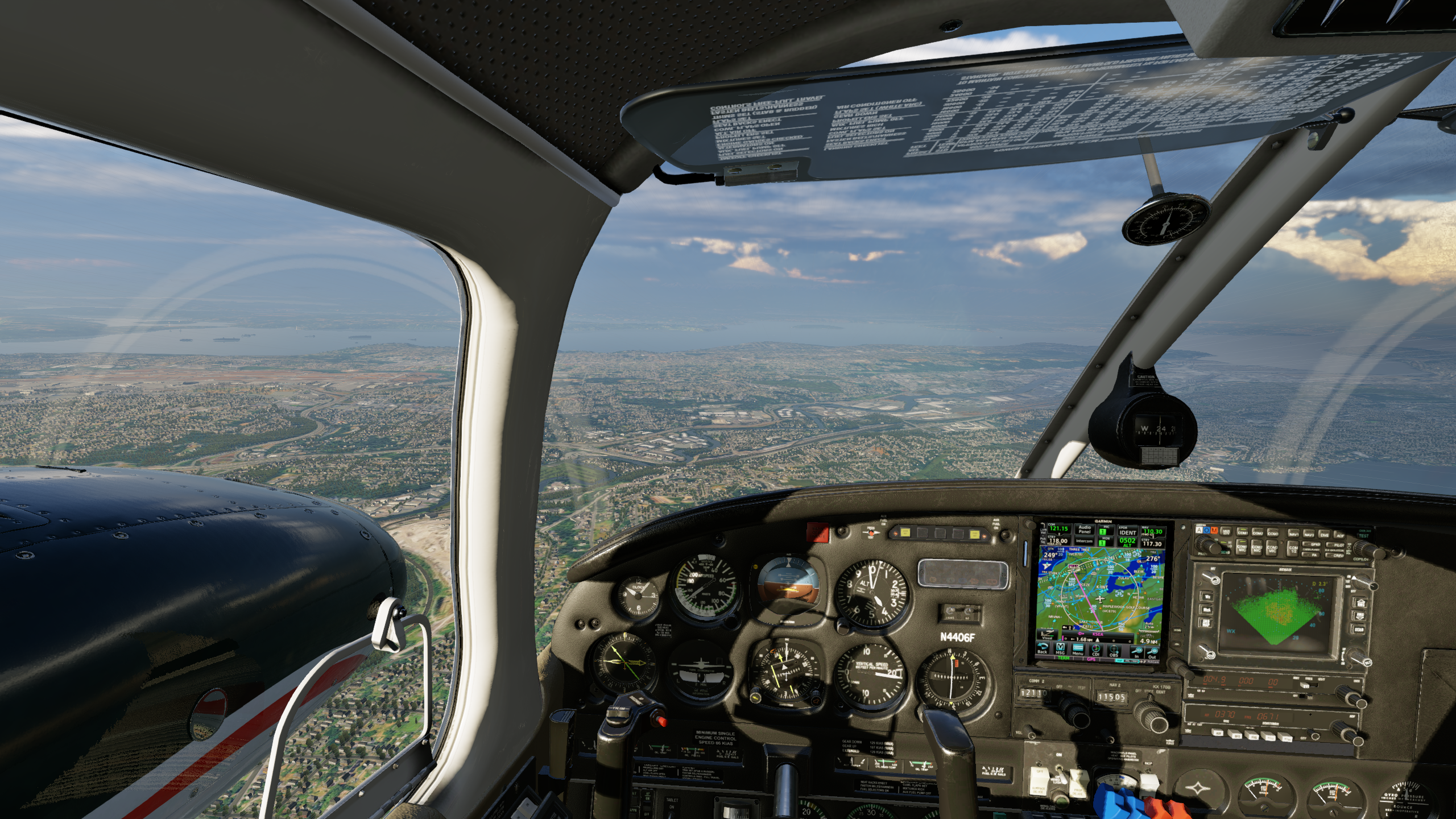Toggle the CDI source button
This screenshot has height=819, width=1456.
(1096, 651)
